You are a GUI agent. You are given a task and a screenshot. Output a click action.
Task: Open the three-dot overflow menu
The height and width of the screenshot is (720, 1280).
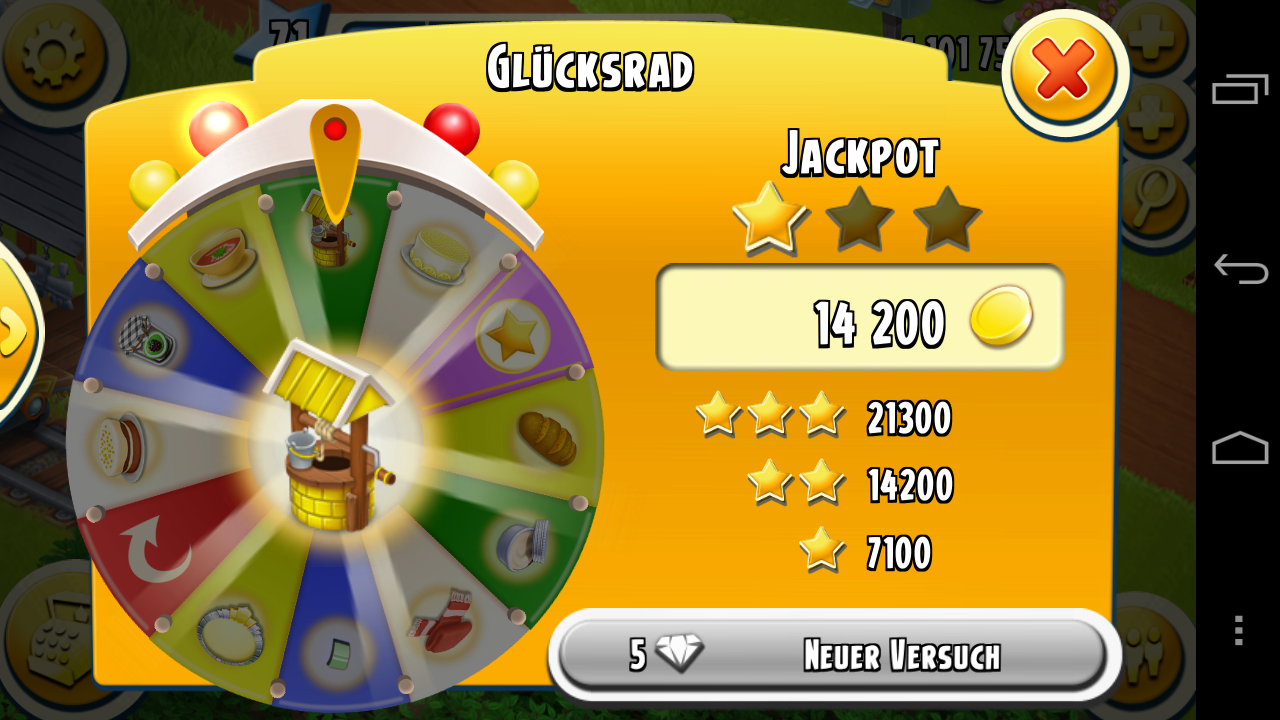pyautogui.click(x=1239, y=630)
